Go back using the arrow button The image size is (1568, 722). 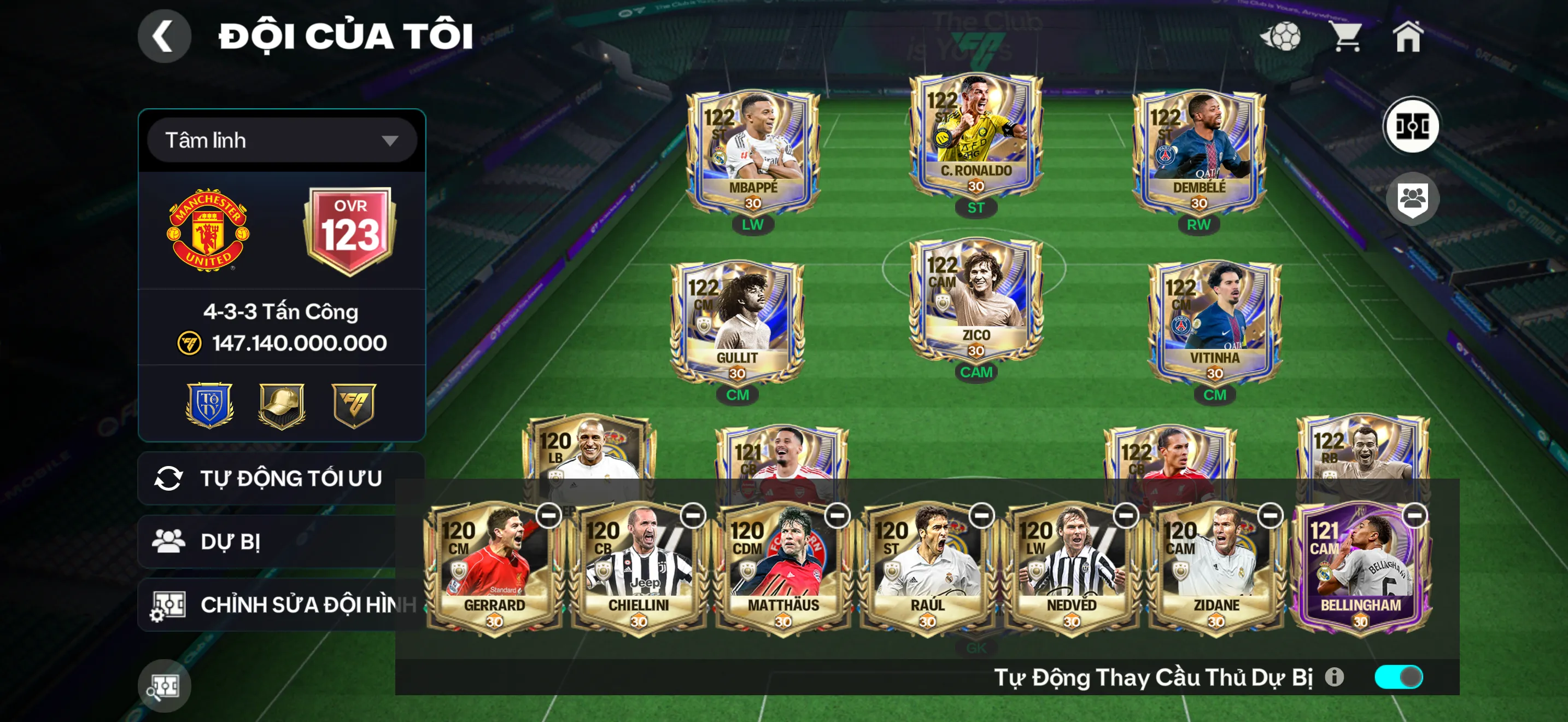[x=163, y=36]
